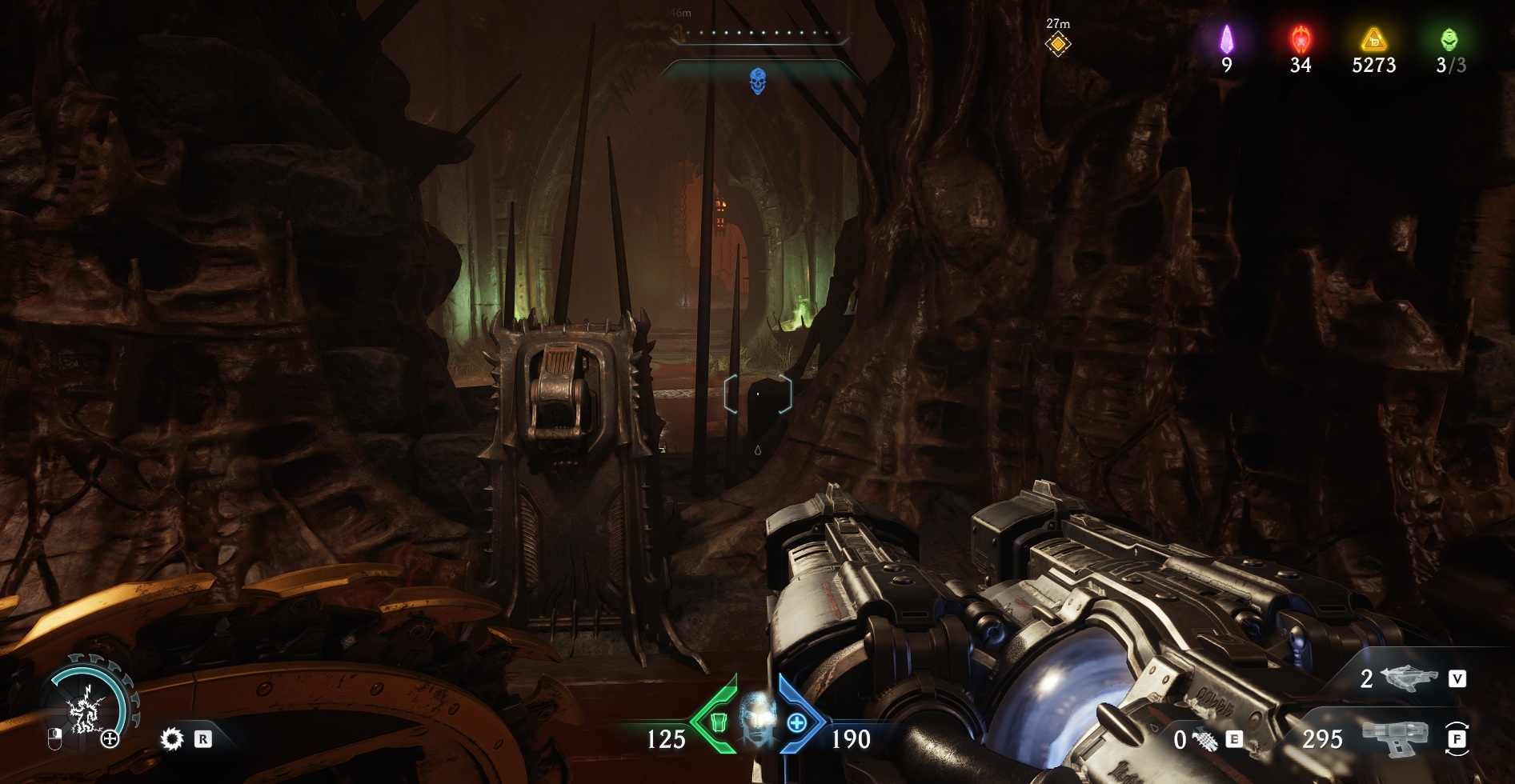Image resolution: width=1515 pixels, height=784 pixels.
Task: Click the green armor icon
Action: [719, 723]
